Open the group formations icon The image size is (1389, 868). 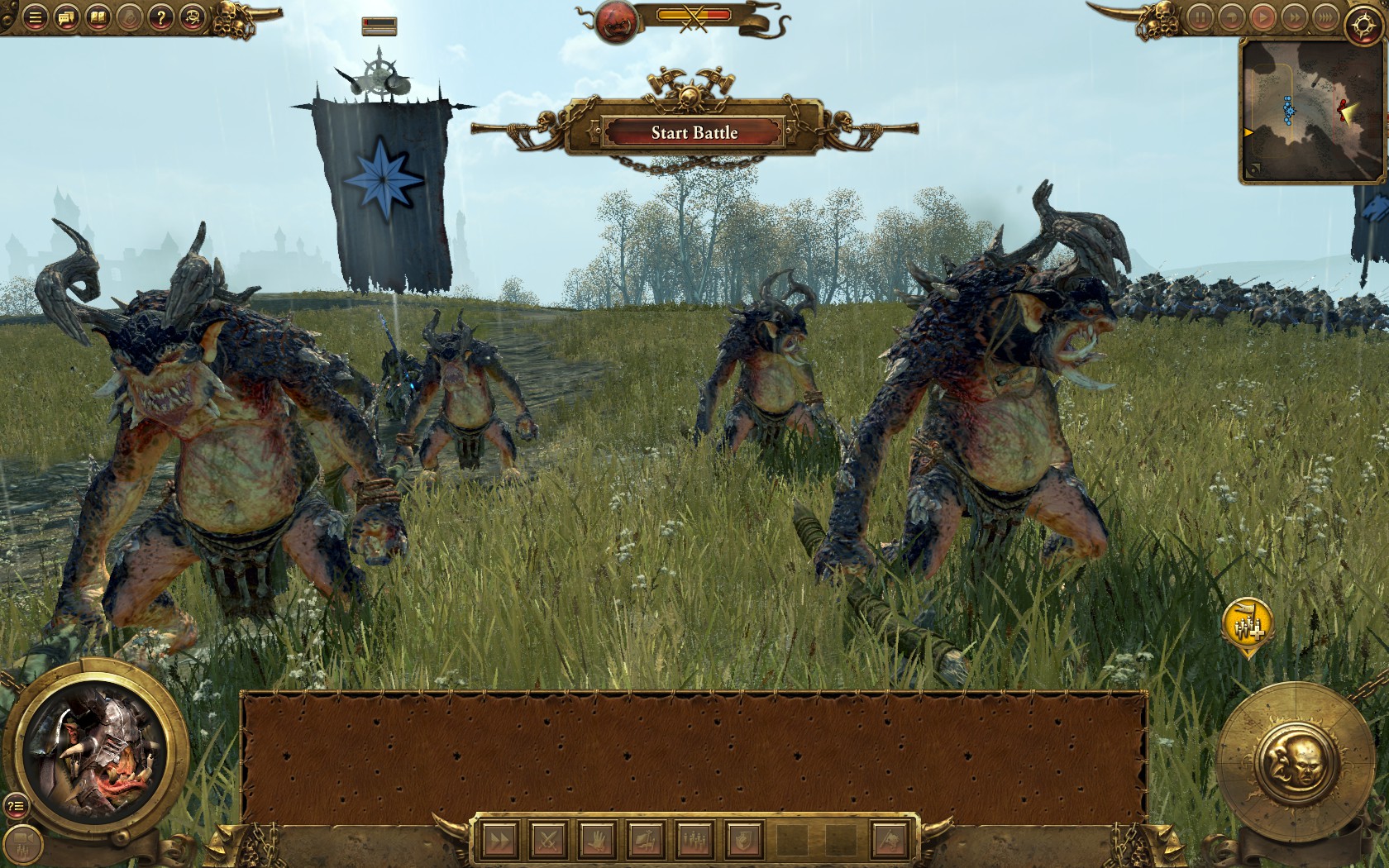click(696, 840)
